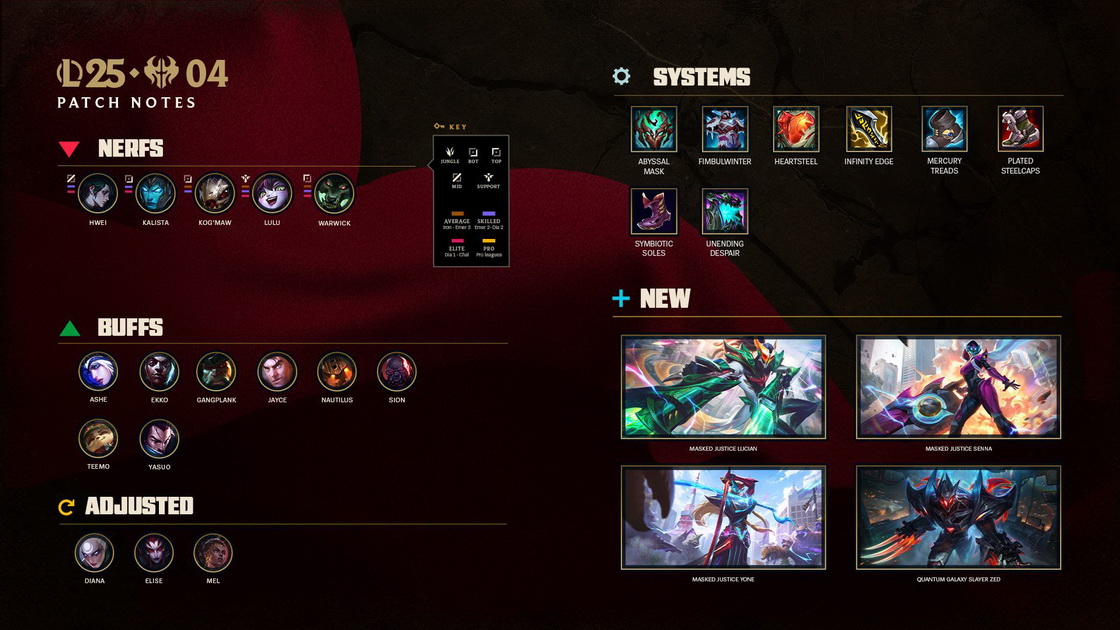Choose the Infinity Edge item
This screenshot has height=630, width=1120.
coord(869,129)
